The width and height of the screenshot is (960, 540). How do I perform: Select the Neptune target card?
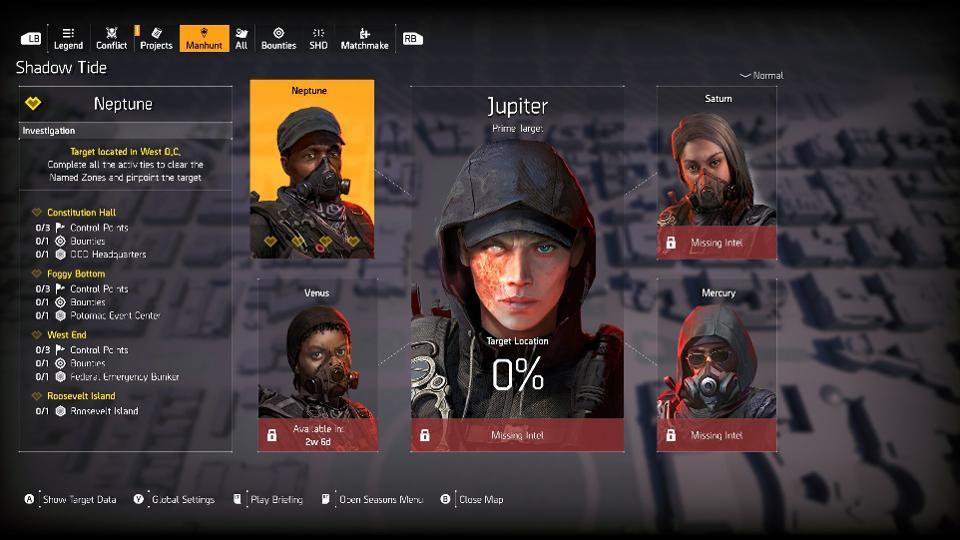[x=311, y=170]
